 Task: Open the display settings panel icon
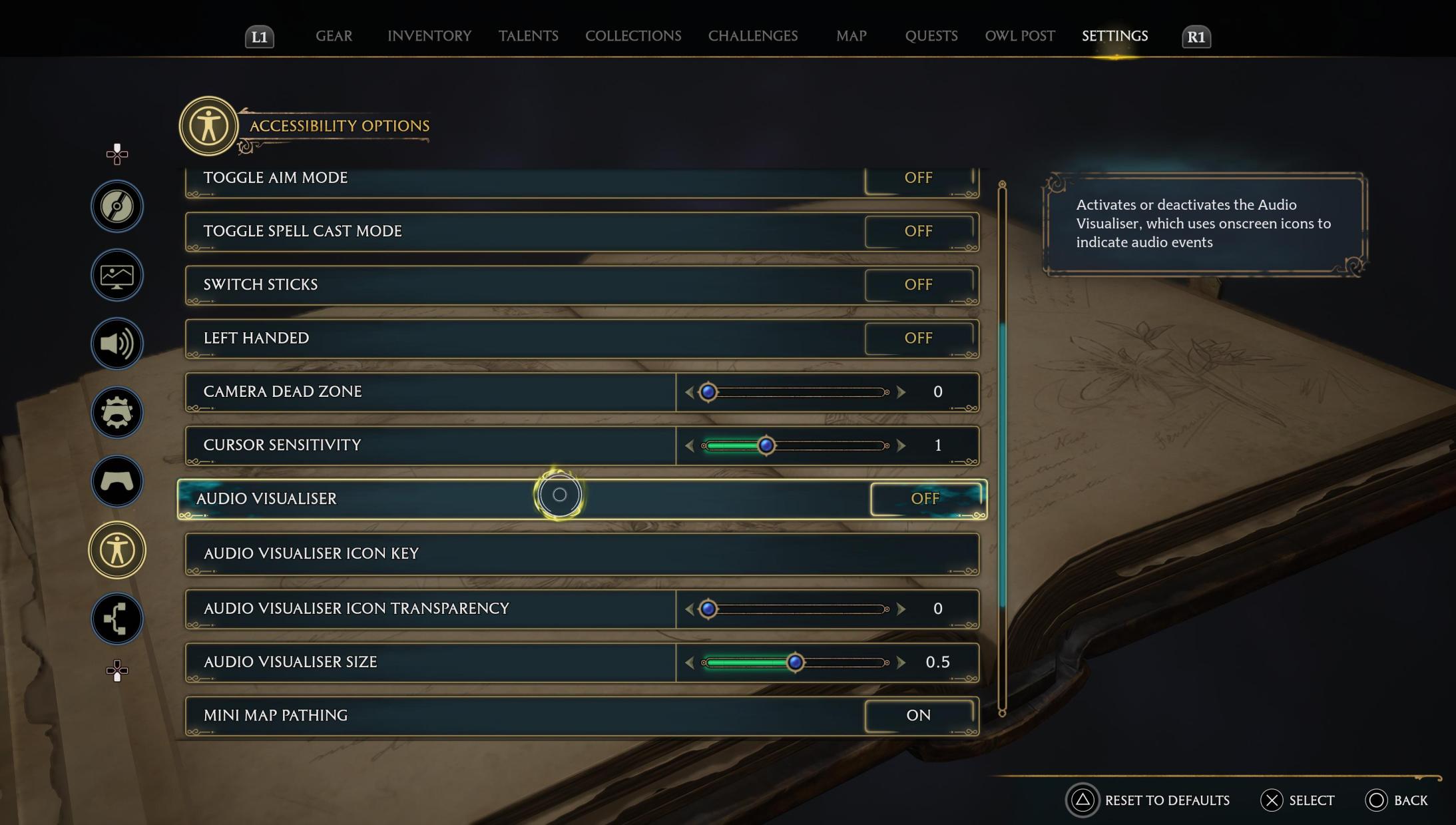point(117,275)
